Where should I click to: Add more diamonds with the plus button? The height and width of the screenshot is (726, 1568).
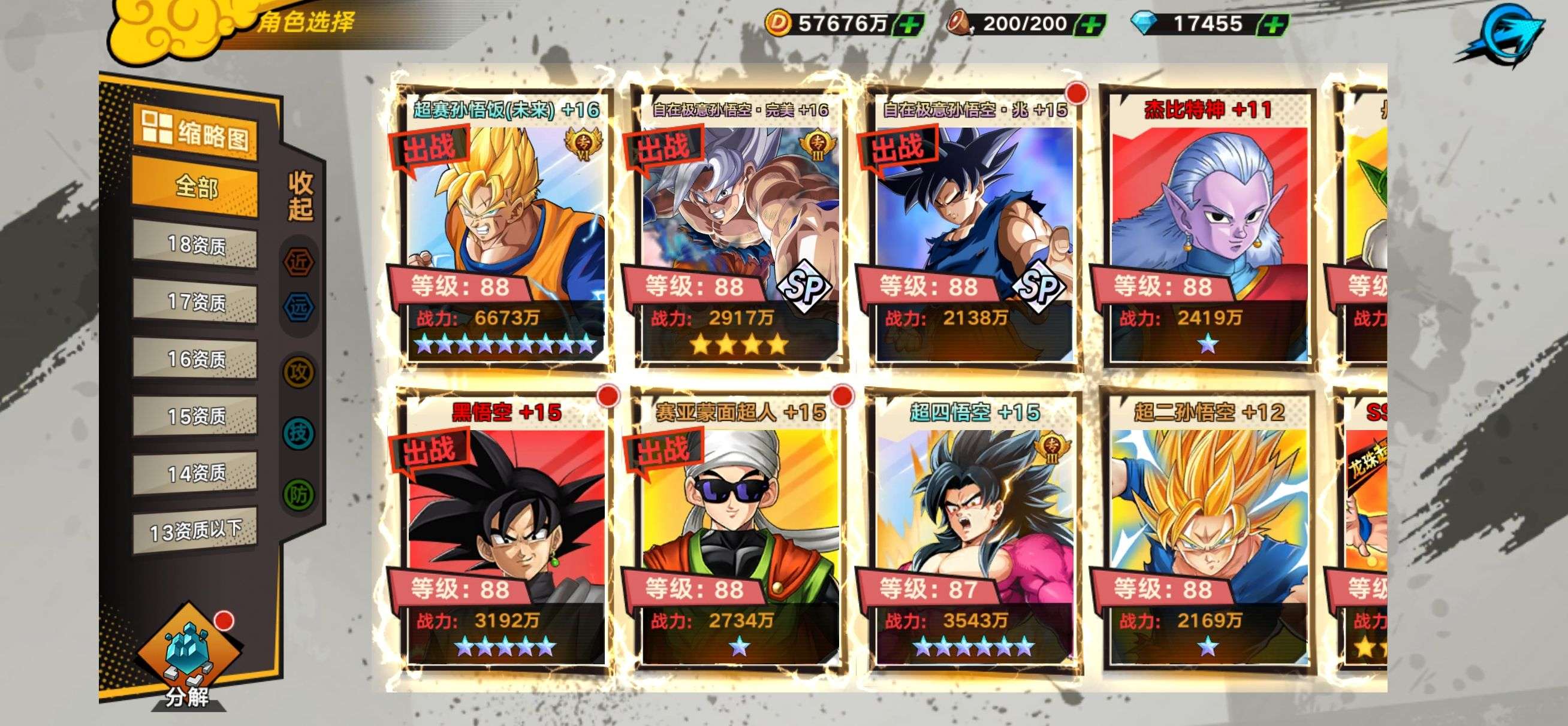click(x=1273, y=25)
